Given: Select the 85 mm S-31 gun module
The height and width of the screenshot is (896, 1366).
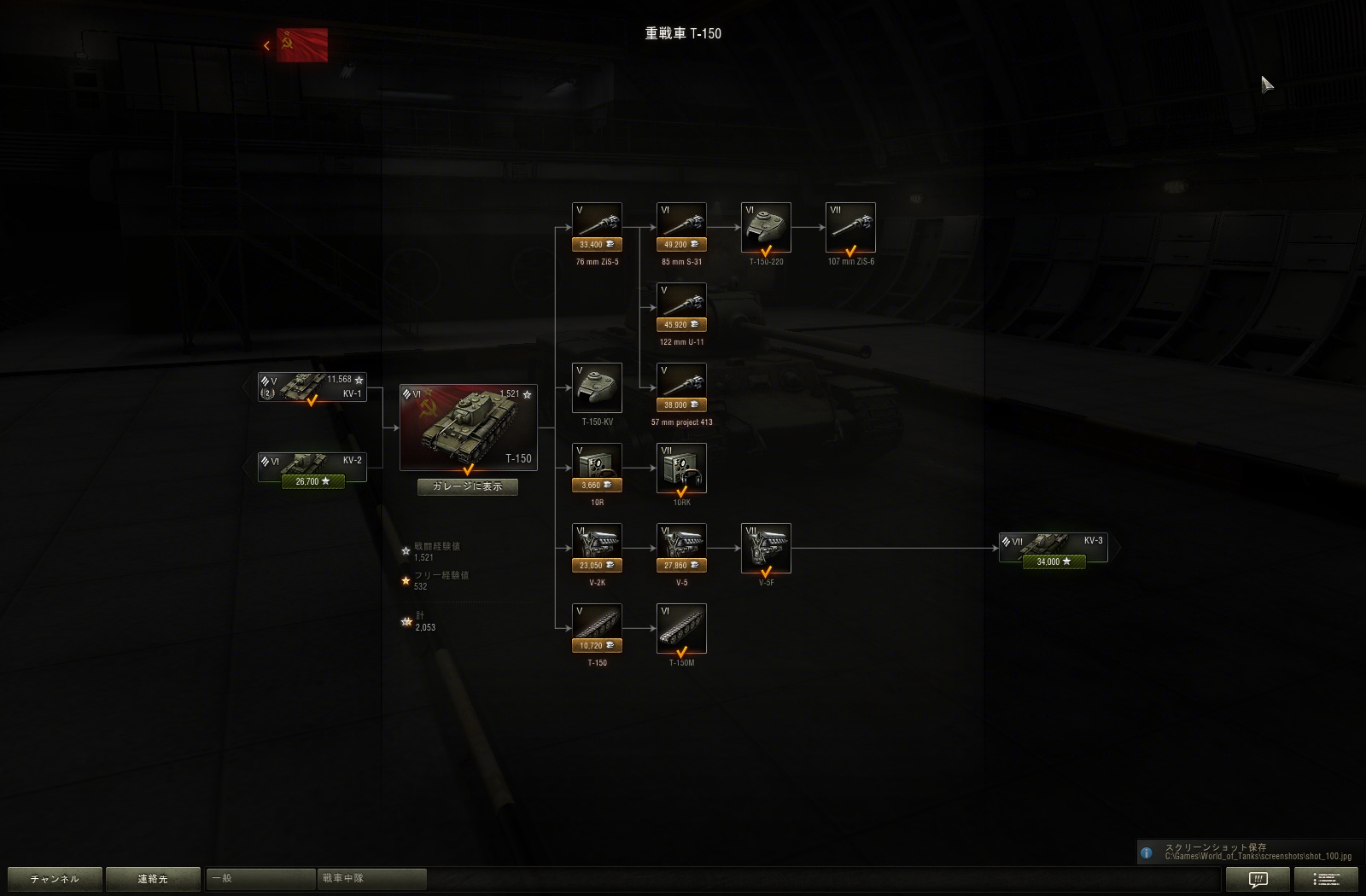Looking at the screenshot, I should [680, 223].
